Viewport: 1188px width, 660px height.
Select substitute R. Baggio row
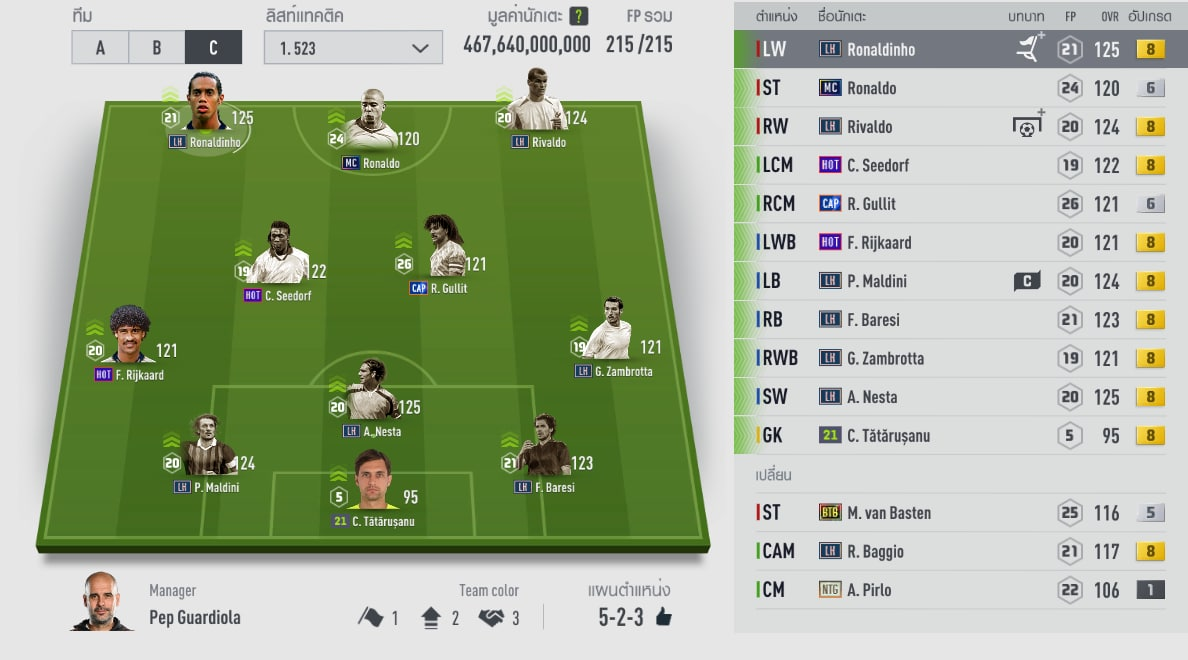(x=960, y=551)
